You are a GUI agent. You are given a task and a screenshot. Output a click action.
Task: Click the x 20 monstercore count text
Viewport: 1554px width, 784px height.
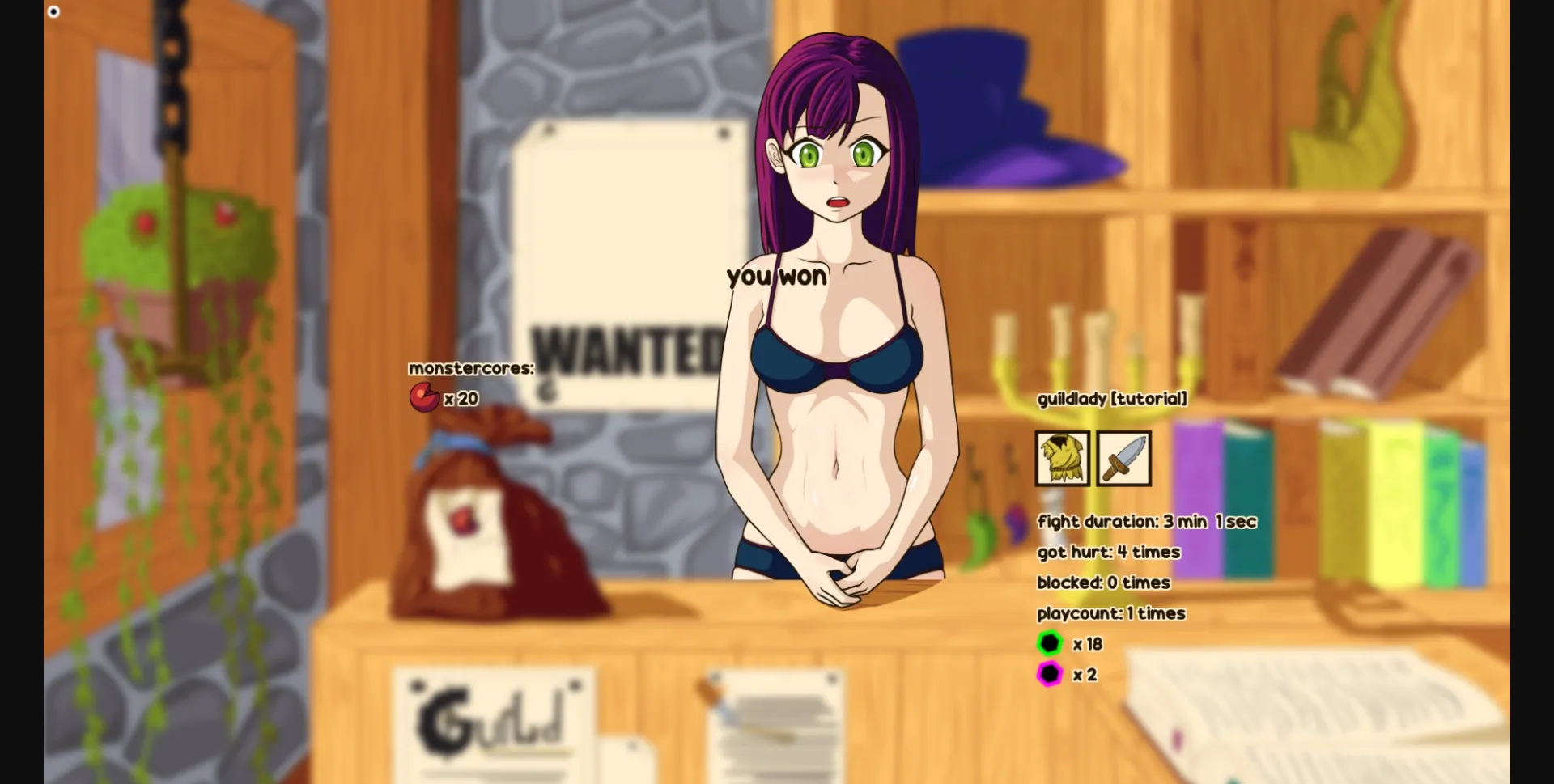coord(461,398)
